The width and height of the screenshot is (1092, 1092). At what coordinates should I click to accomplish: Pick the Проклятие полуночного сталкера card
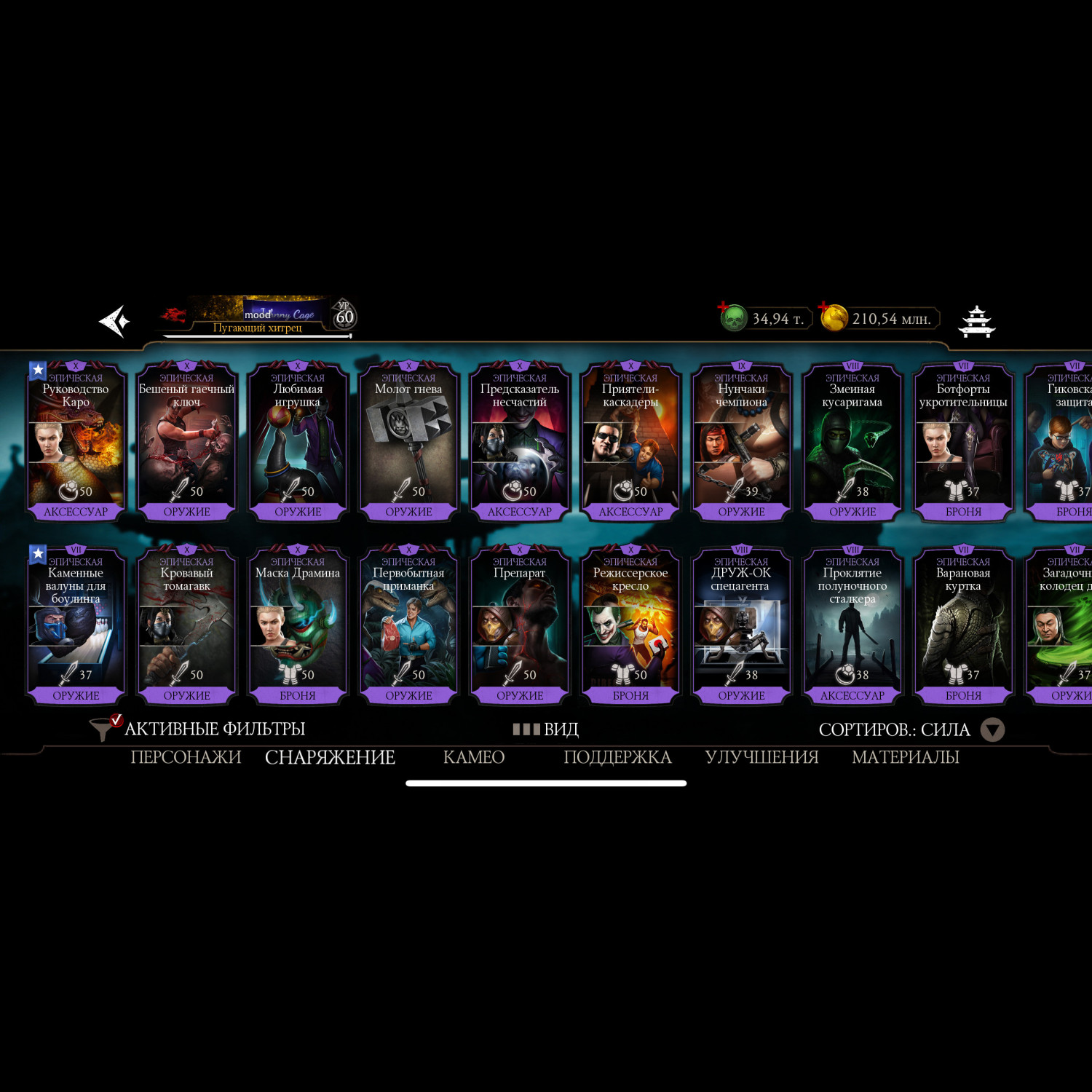pos(852,625)
